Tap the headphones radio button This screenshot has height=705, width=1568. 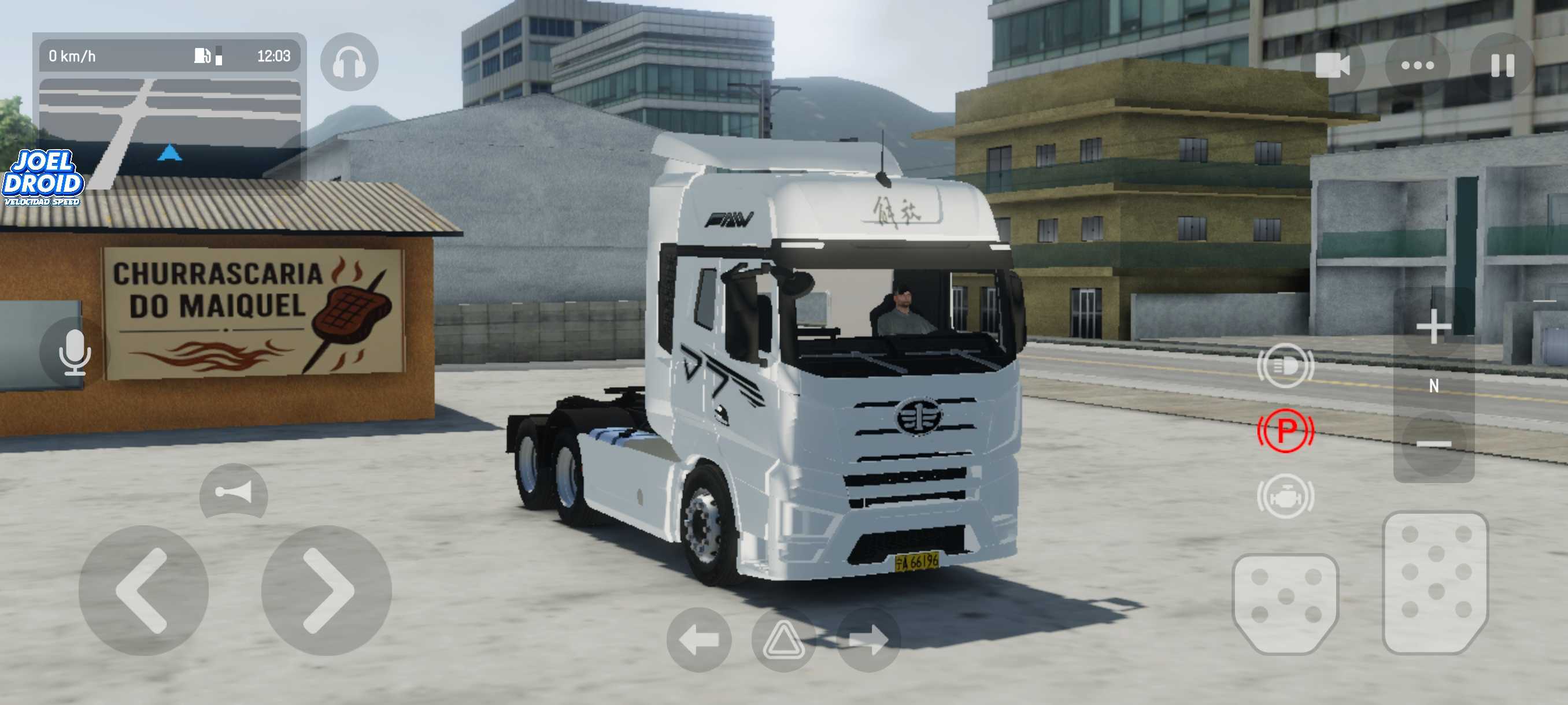(349, 62)
